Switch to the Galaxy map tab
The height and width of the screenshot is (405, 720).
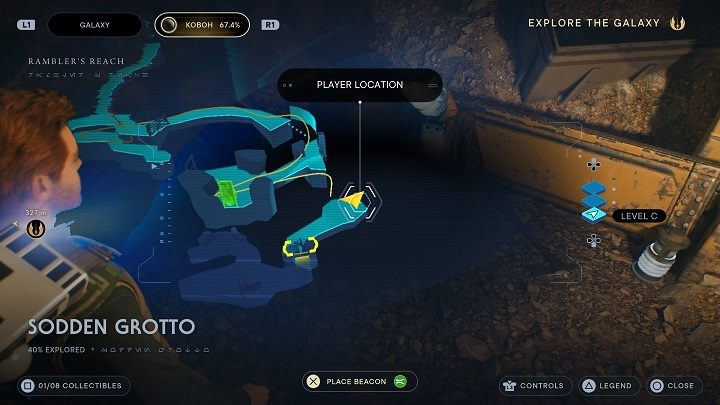point(95,24)
